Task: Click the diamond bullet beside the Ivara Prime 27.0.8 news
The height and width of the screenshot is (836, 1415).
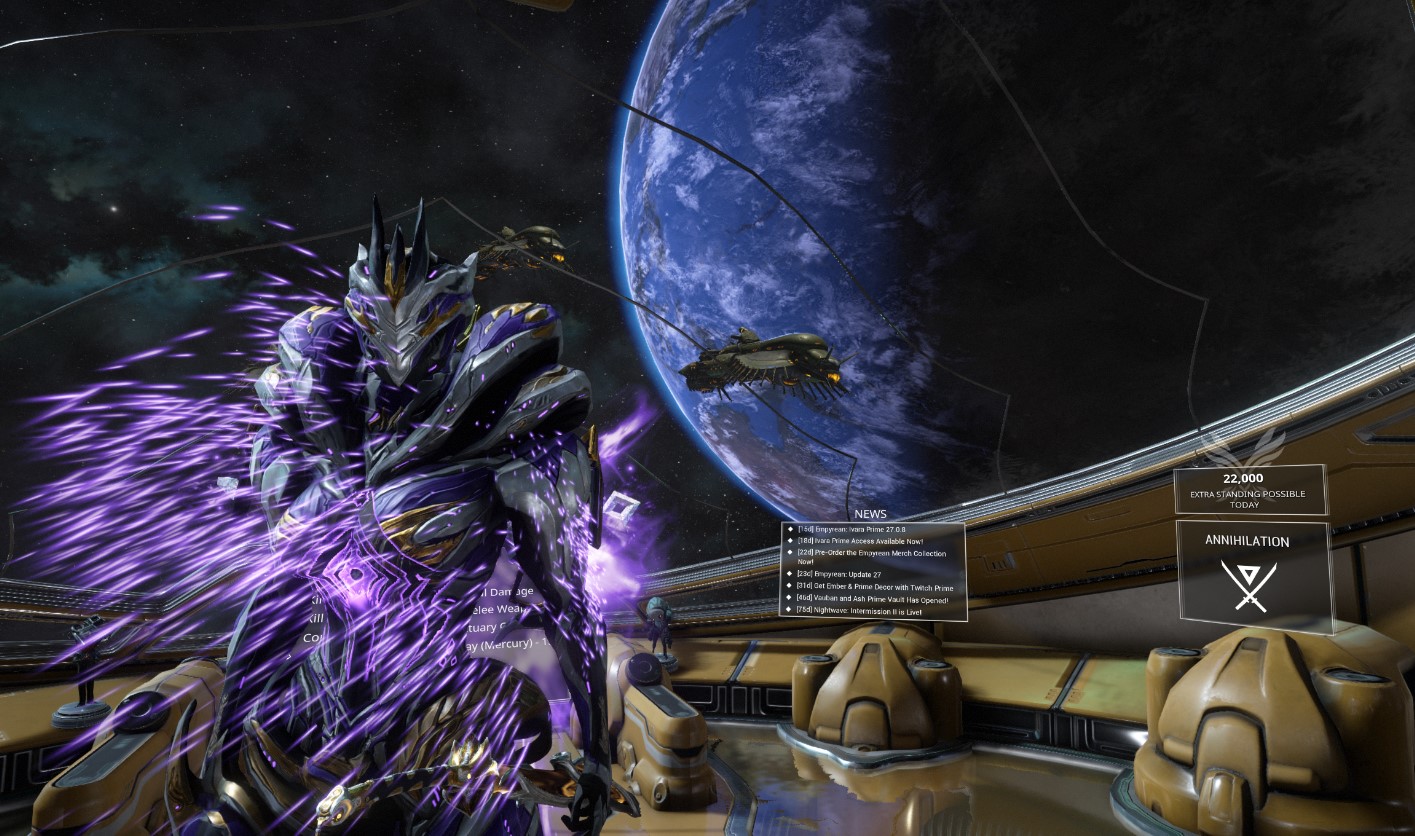Action: (790, 529)
